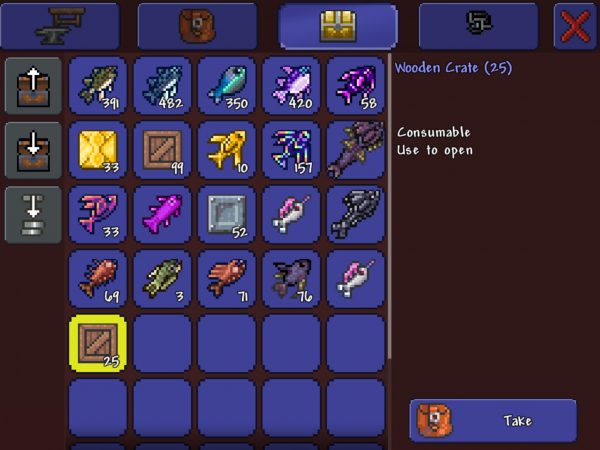Click the highlighted Wooden Crate stack of 25
The image size is (600, 450).
pos(99,342)
